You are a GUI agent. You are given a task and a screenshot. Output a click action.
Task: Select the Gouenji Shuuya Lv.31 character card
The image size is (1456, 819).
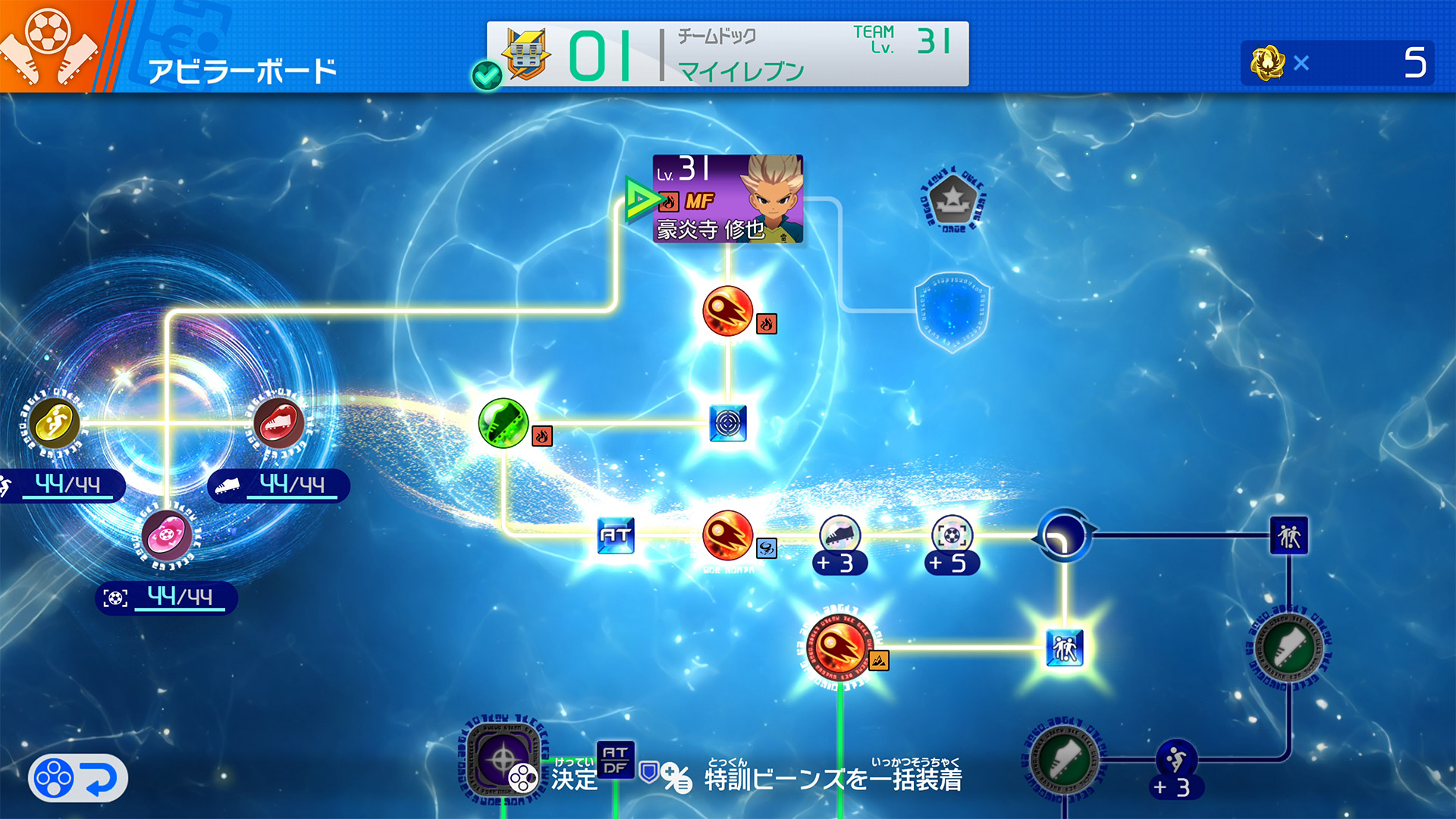pyautogui.click(x=727, y=199)
